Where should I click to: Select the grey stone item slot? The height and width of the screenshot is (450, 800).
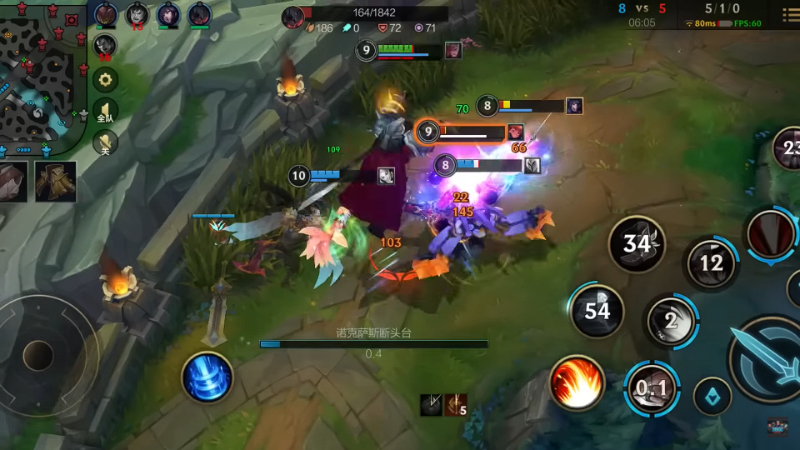click(13, 183)
